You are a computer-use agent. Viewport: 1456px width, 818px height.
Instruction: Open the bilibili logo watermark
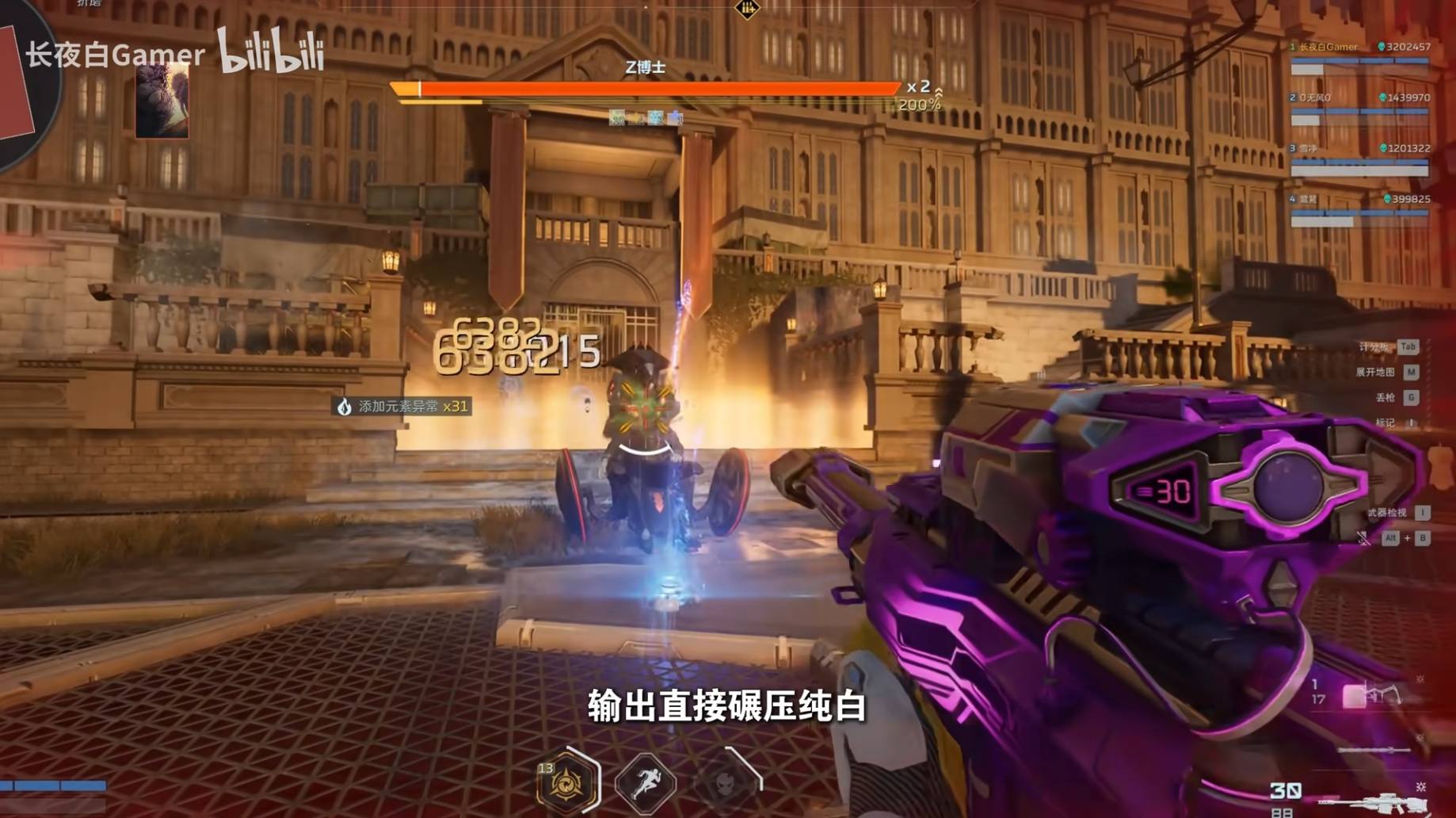click(271, 51)
